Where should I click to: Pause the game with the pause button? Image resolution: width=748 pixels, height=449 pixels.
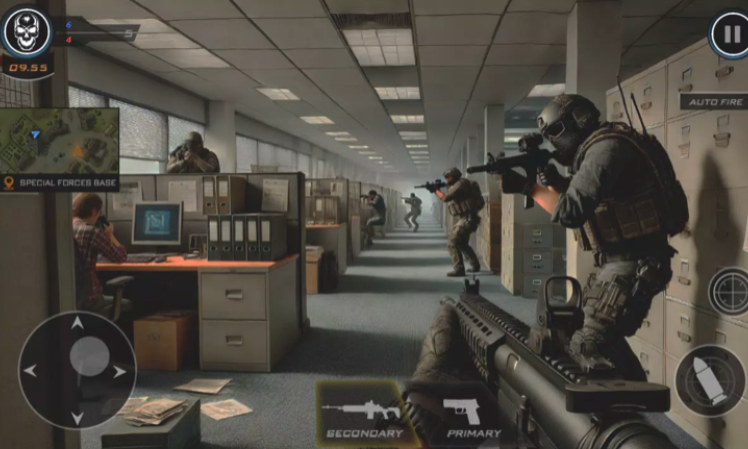pos(729,35)
